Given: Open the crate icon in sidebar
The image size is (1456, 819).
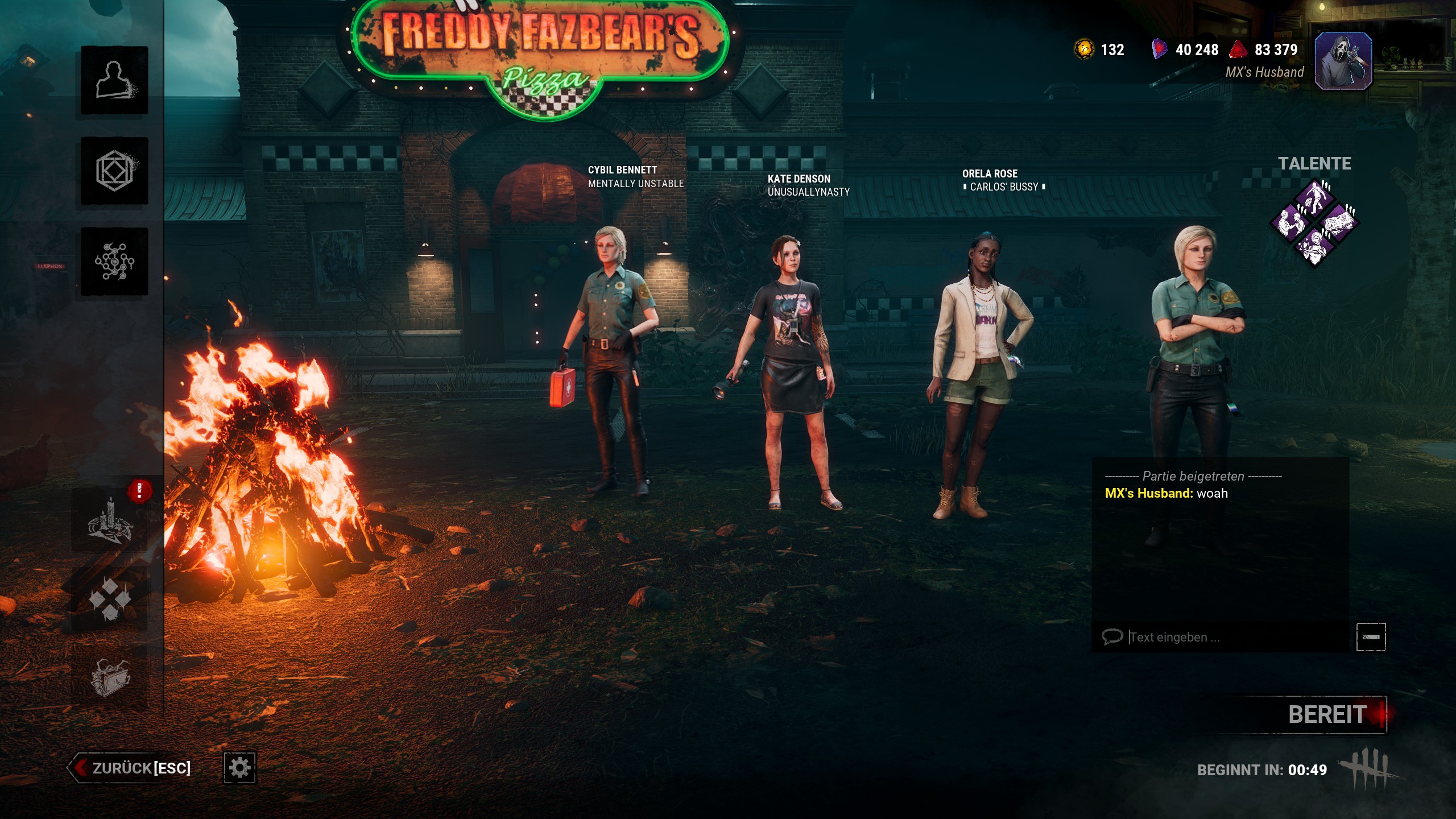Looking at the screenshot, I should (110, 677).
